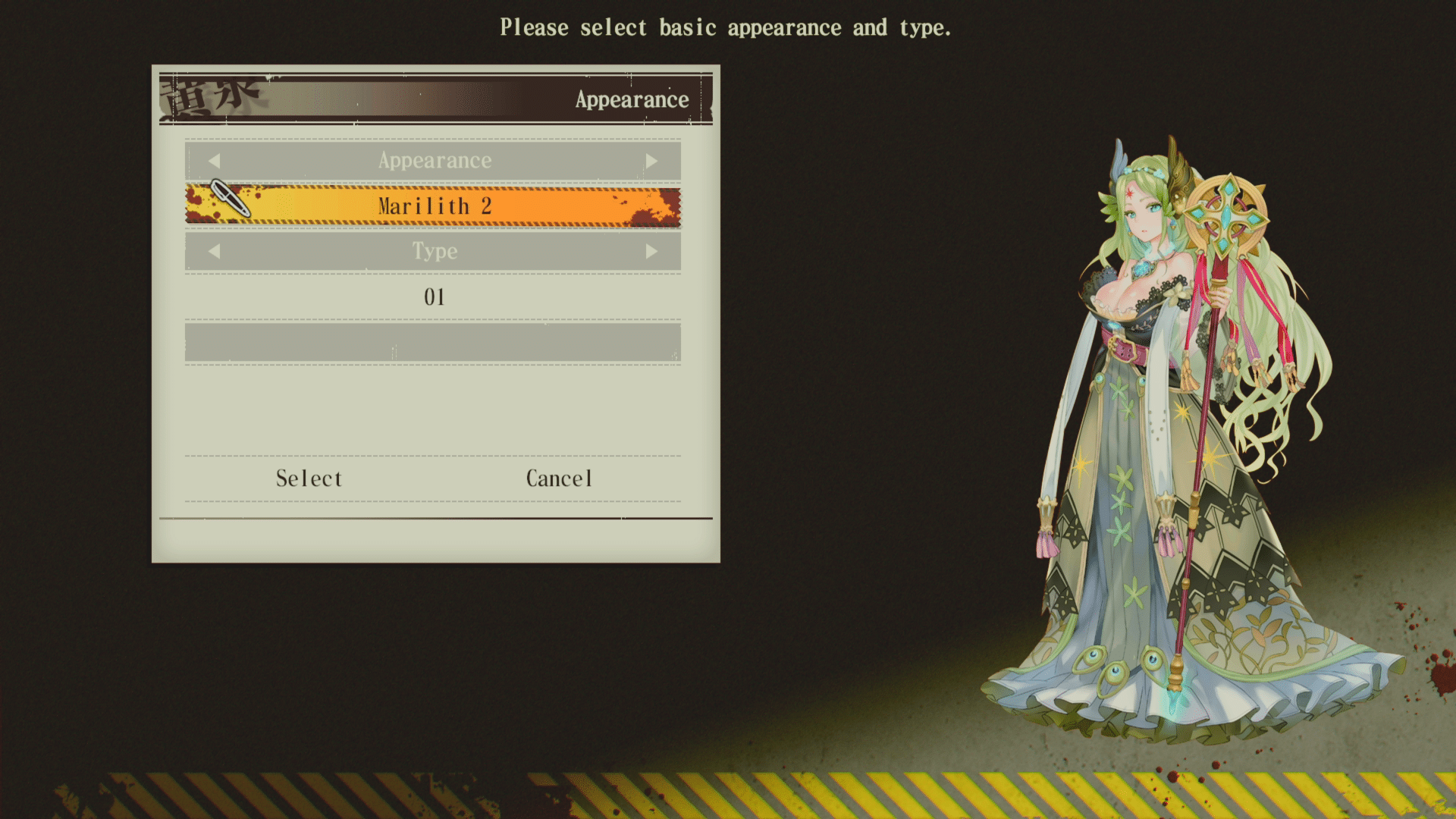Click the paperclip marker beside Marilith 2
Screen dimensions: 1456x819
pos(231,199)
